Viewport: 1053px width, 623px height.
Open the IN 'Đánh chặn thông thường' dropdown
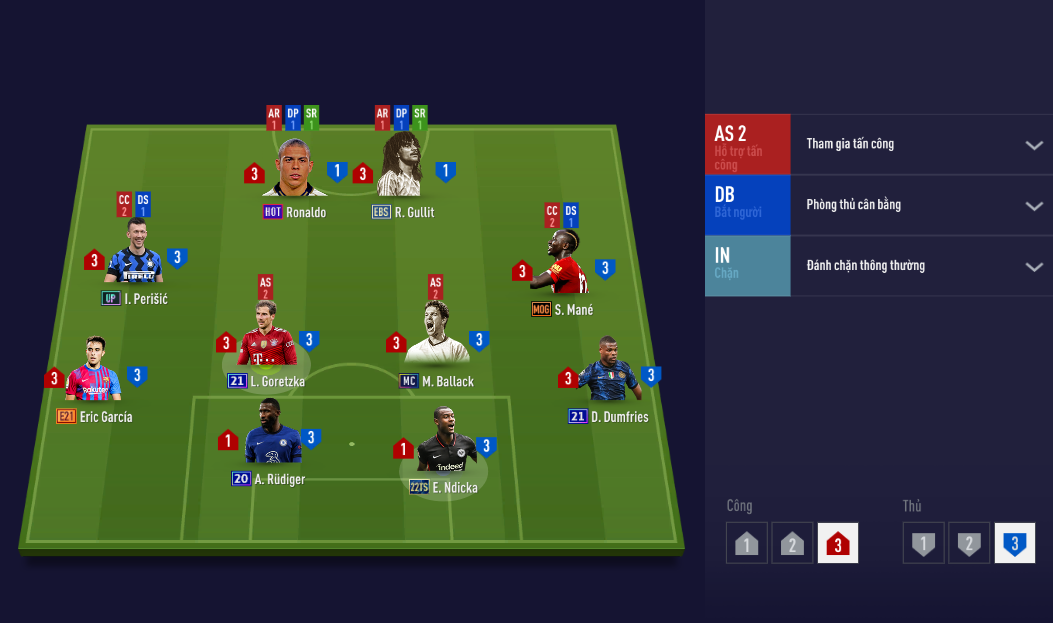tap(1033, 266)
